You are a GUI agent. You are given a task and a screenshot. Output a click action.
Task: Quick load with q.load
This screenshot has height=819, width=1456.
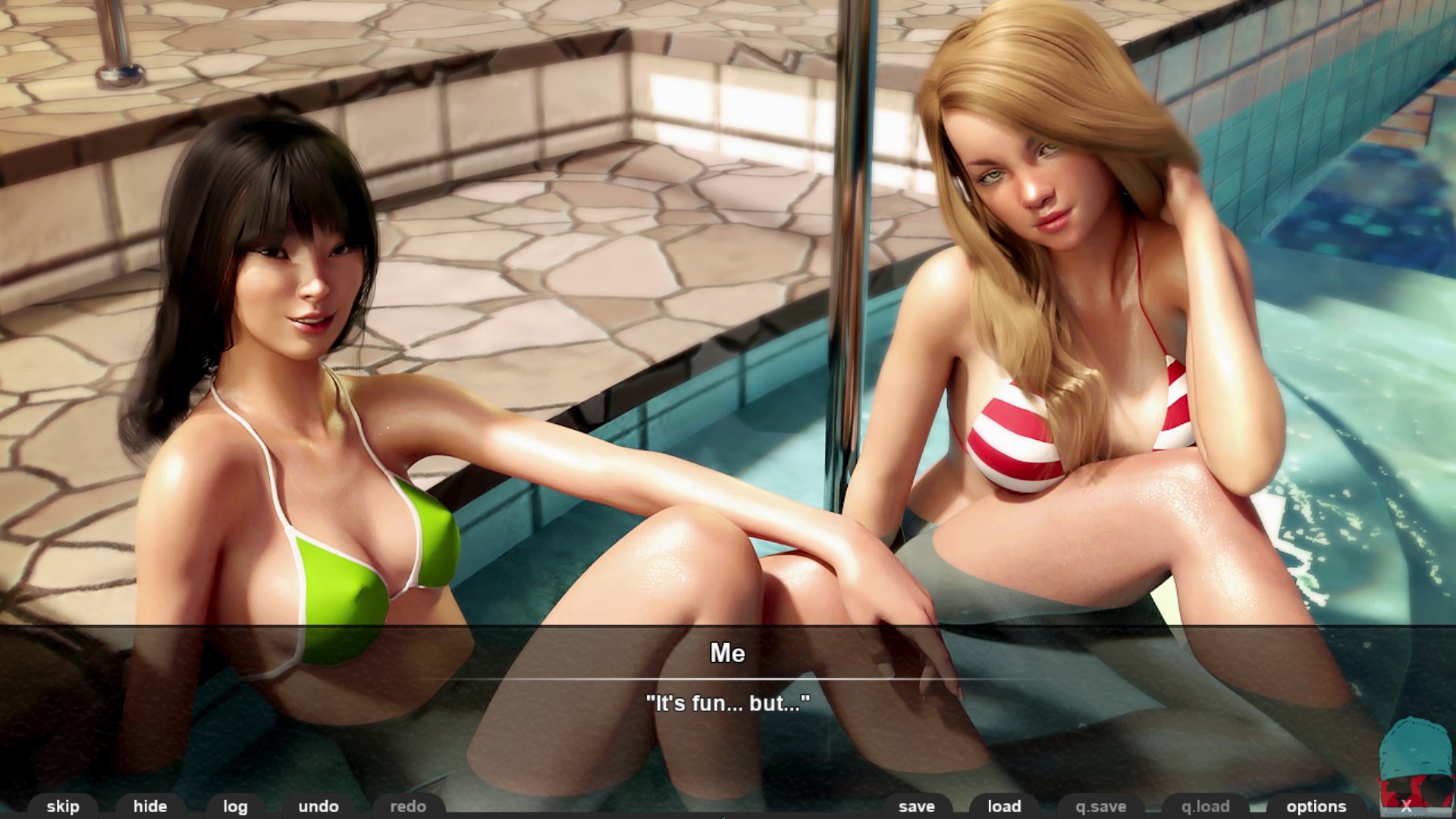pyautogui.click(x=1205, y=806)
